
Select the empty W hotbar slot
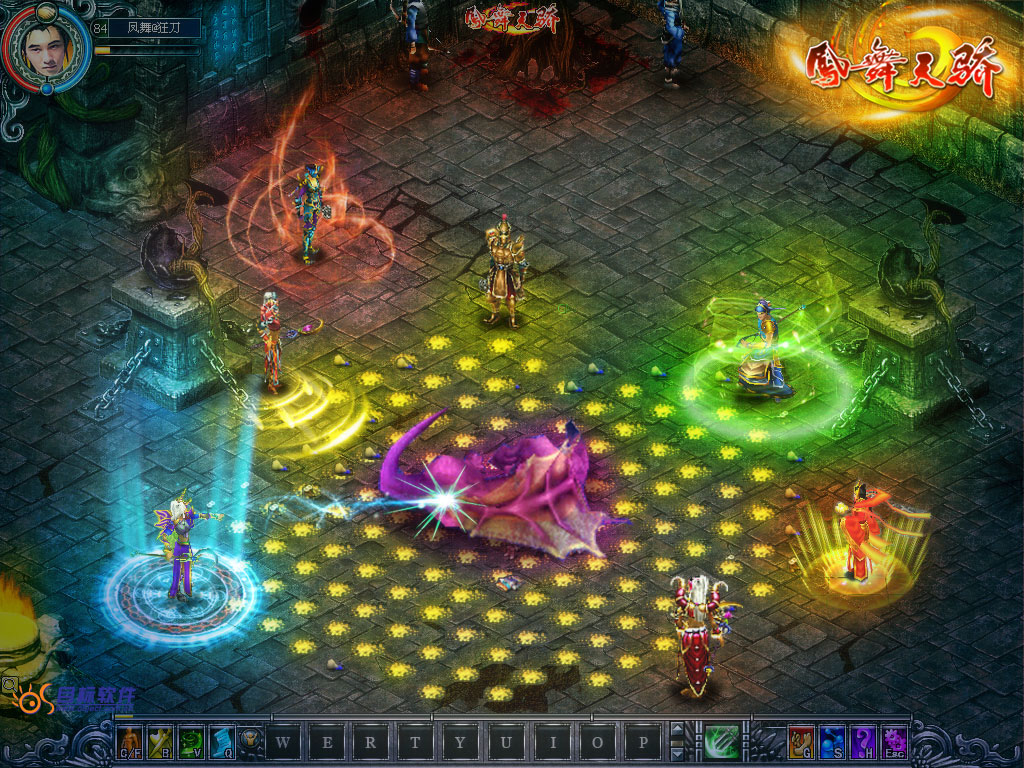283,742
